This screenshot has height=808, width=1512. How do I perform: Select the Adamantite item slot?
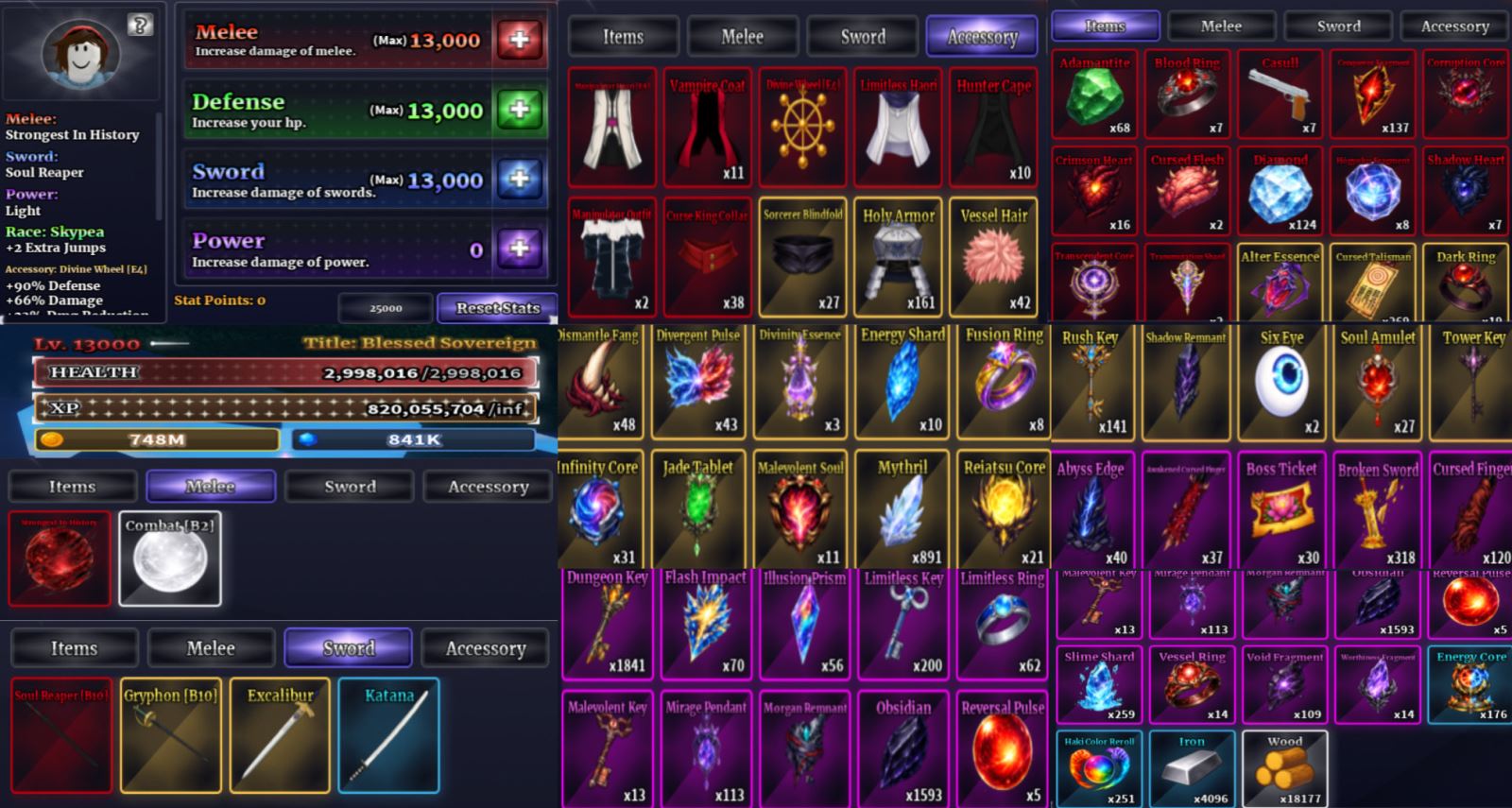click(1094, 95)
